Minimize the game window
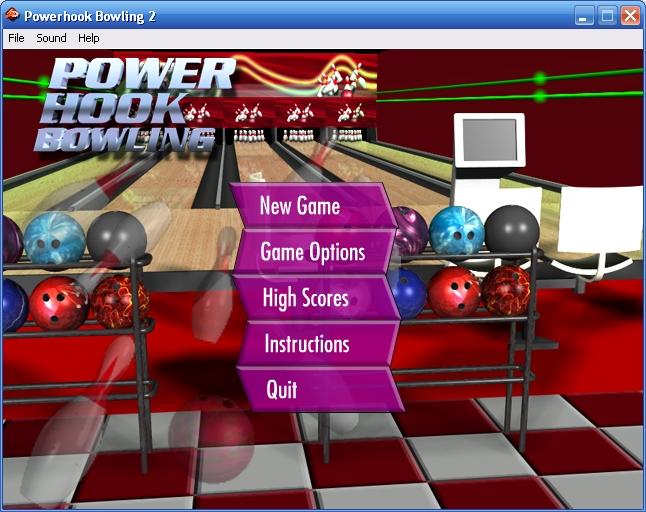The width and height of the screenshot is (646, 512). click(x=584, y=15)
